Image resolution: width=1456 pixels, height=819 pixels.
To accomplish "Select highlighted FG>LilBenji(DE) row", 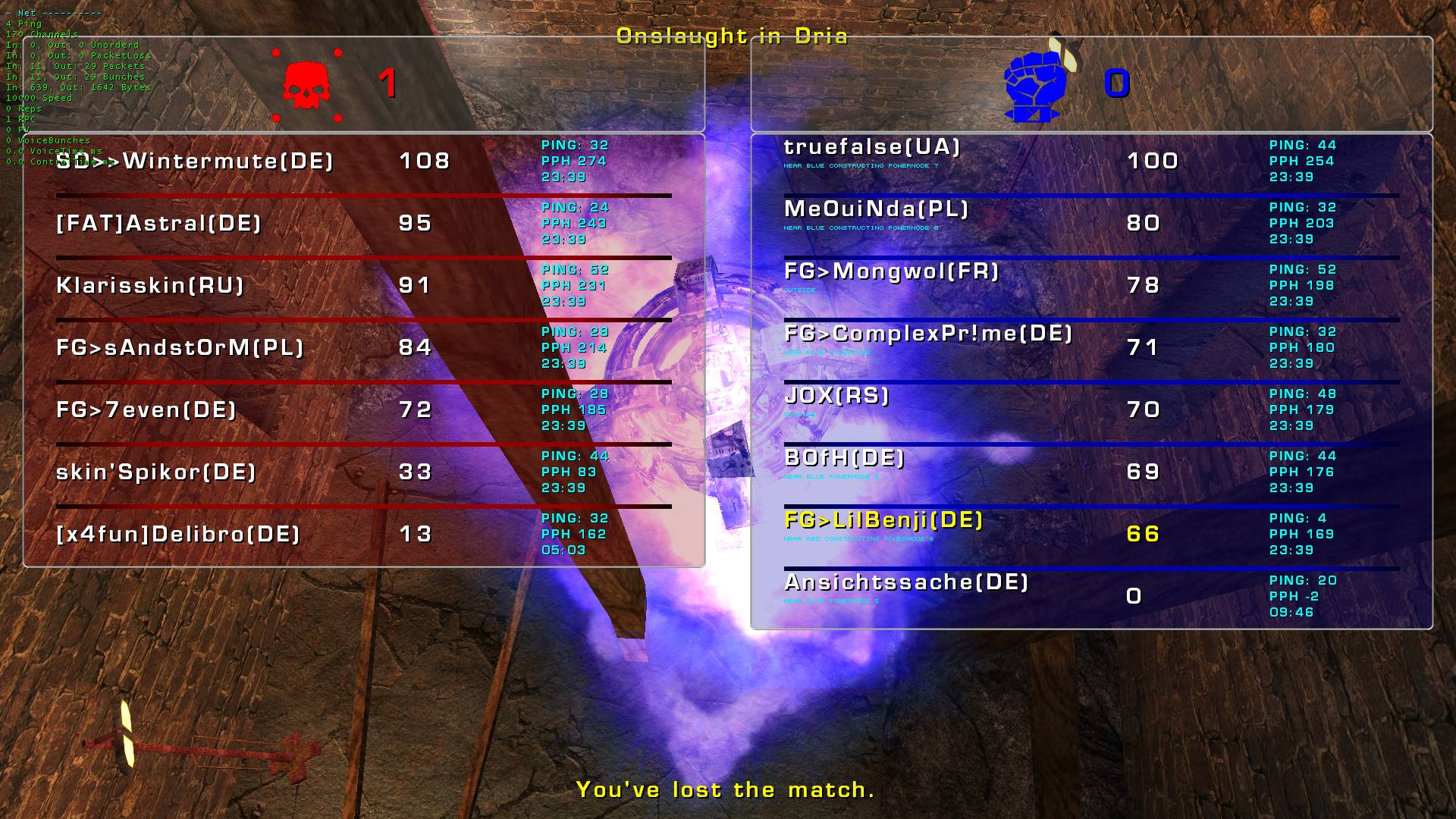I will 883,520.
